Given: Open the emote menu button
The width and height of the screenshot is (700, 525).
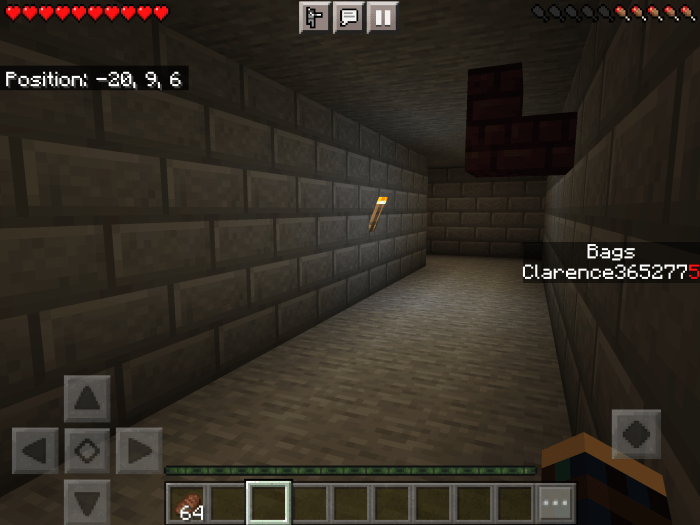Looking at the screenshot, I should (314, 16).
